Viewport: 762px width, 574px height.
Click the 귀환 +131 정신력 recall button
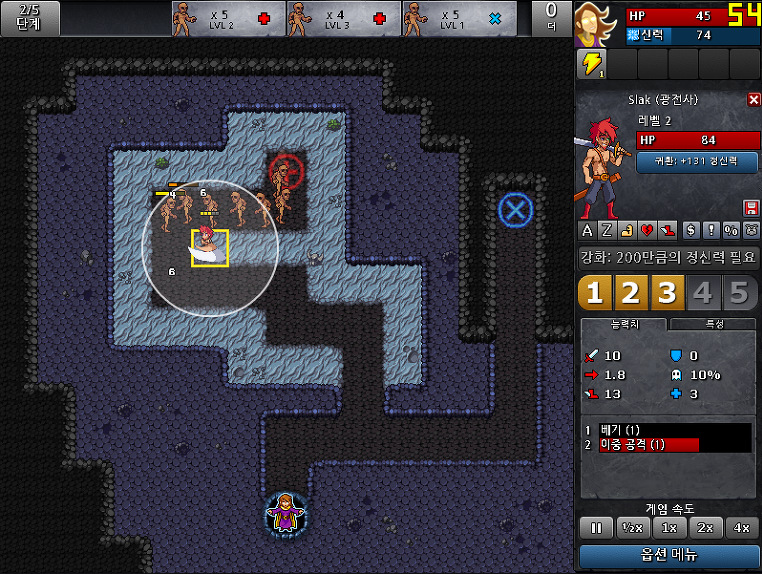[698, 161]
